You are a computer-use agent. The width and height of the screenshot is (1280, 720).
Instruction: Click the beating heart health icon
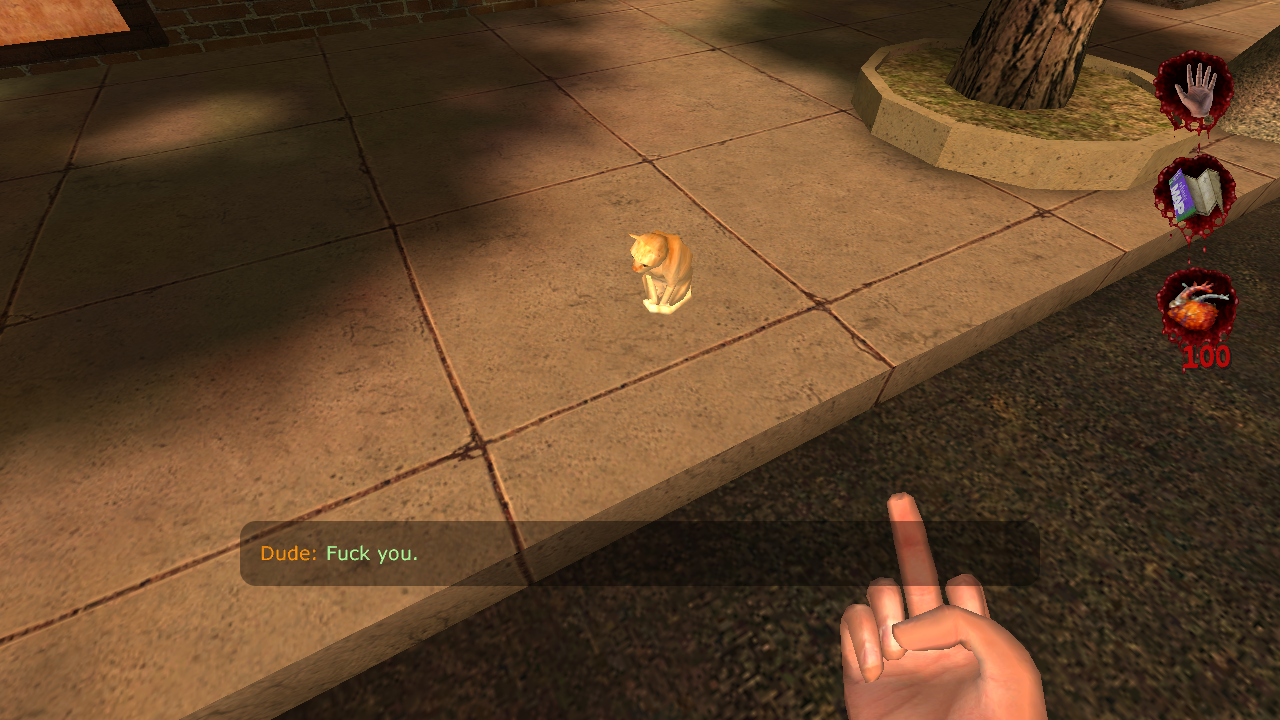[x=1195, y=307]
